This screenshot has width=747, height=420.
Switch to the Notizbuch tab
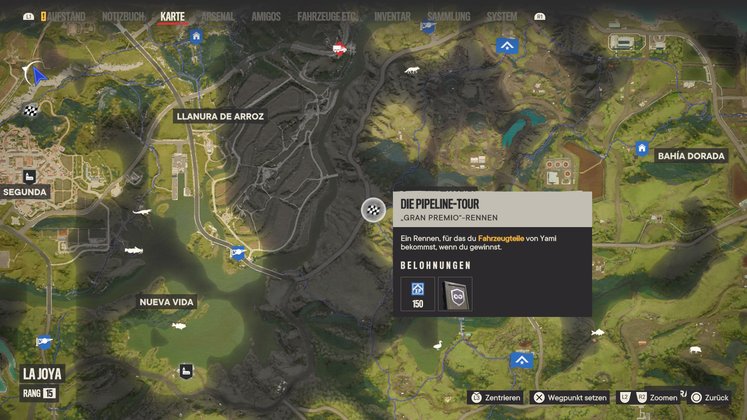pyautogui.click(x=125, y=17)
